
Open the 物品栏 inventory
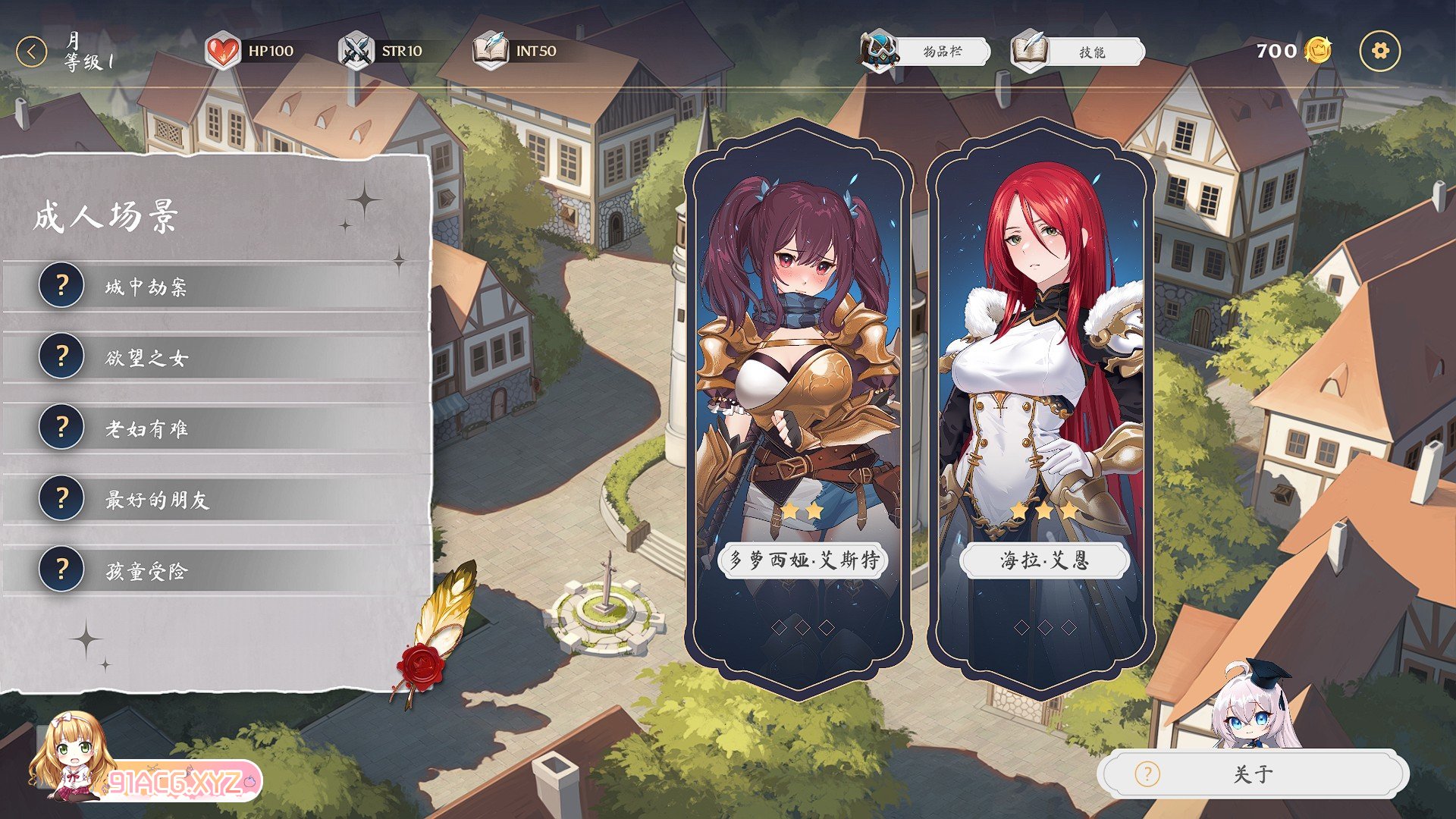[927, 52]
